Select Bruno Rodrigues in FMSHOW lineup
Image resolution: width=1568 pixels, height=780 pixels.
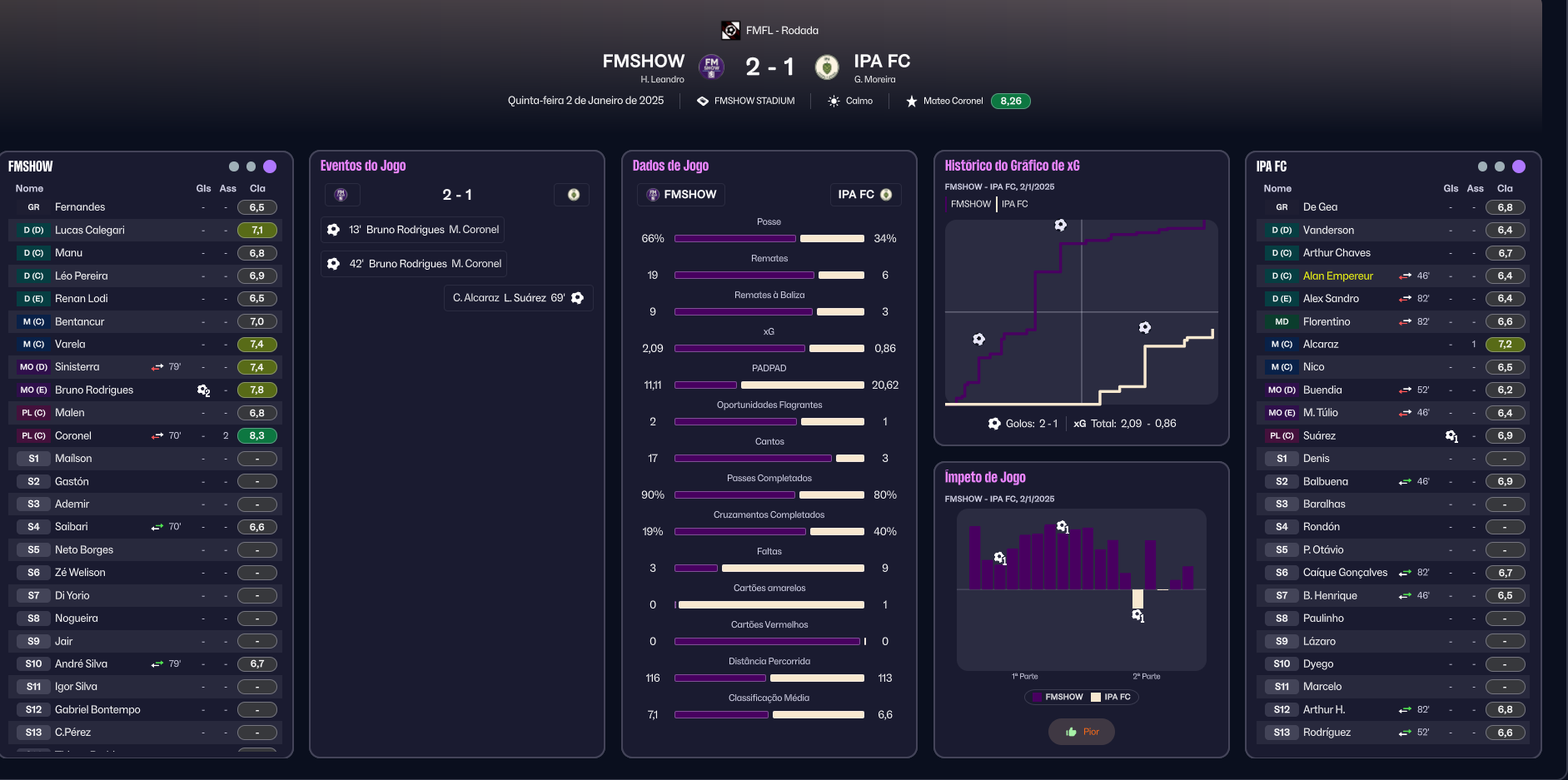tap(94, 390)
